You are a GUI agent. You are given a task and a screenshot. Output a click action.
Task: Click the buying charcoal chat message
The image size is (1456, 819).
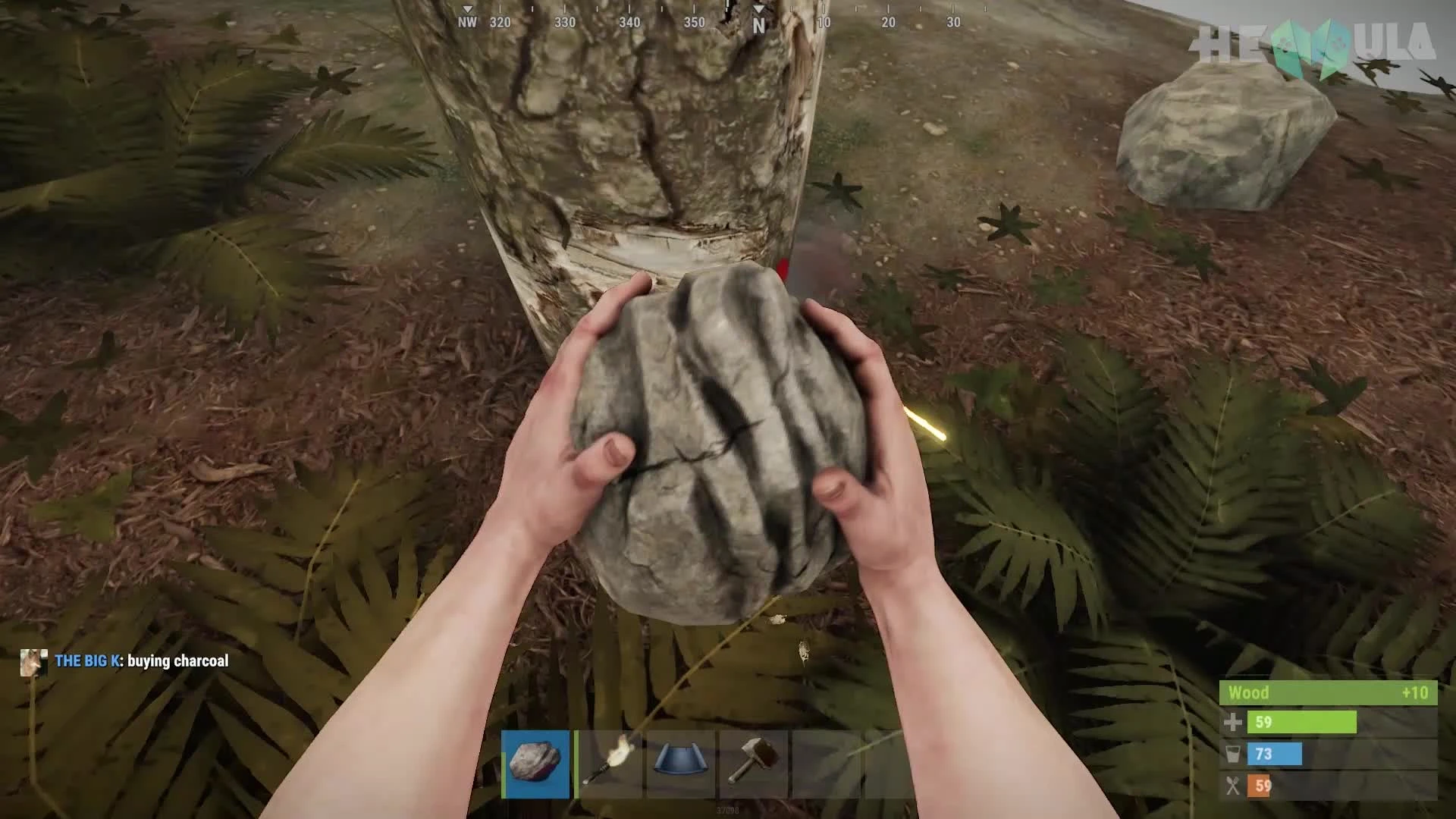click(177, 661)
